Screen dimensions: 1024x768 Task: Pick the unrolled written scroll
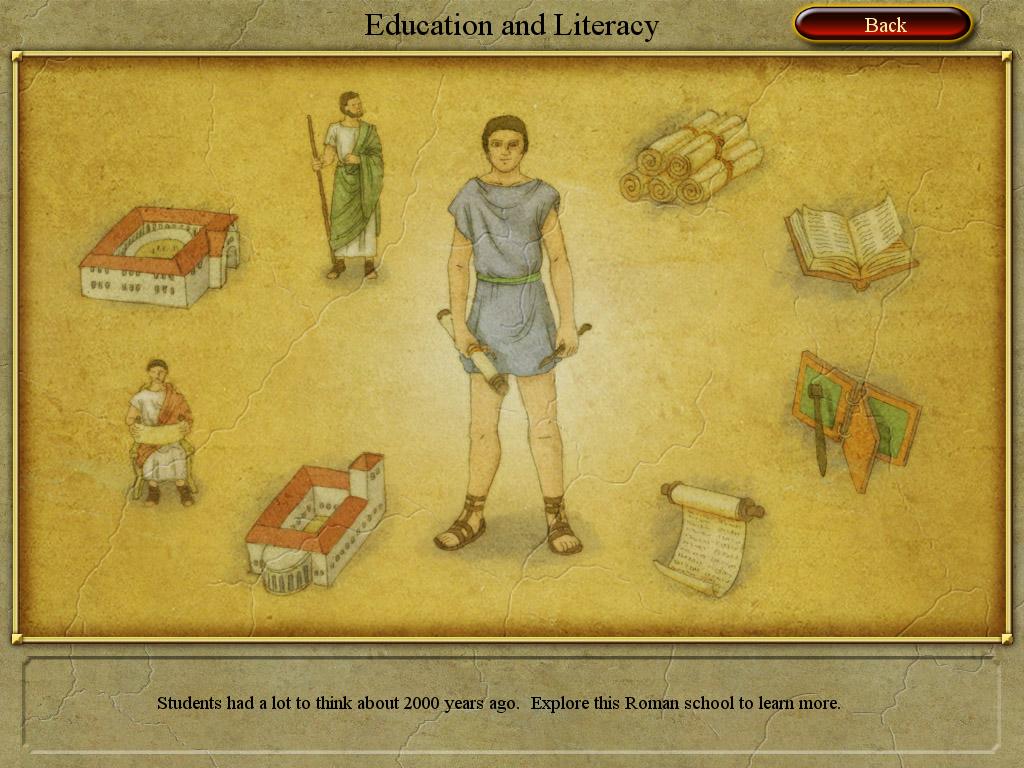pyautogui.click(x=708, y=539)
